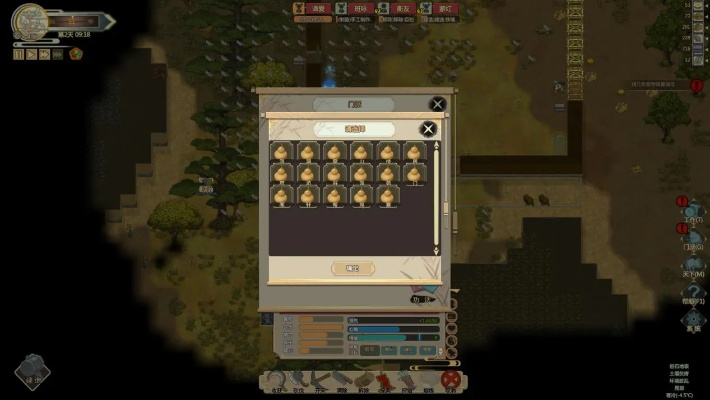
Task: Close the outer sect panel
Action: coord(437,104)
